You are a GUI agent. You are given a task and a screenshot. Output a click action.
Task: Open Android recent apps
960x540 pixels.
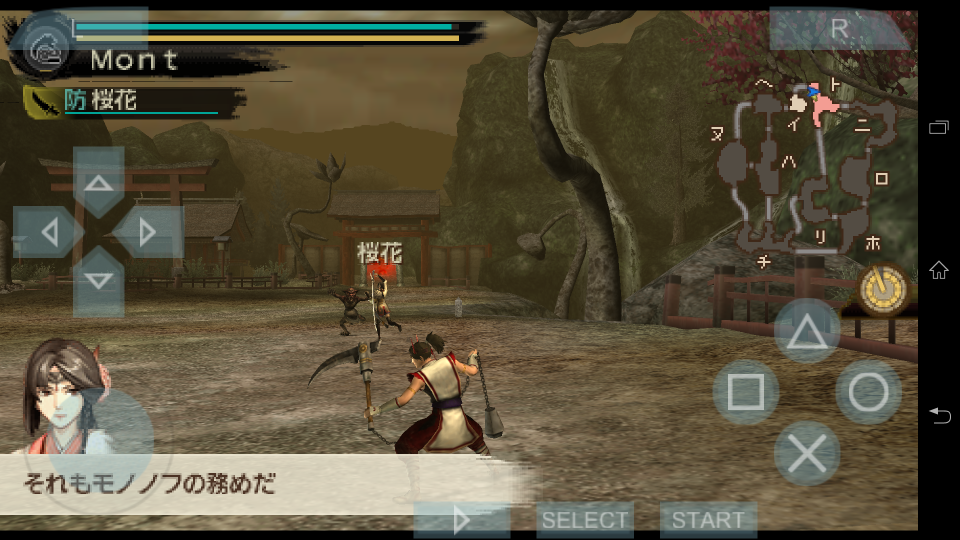[x=939, y=127]
